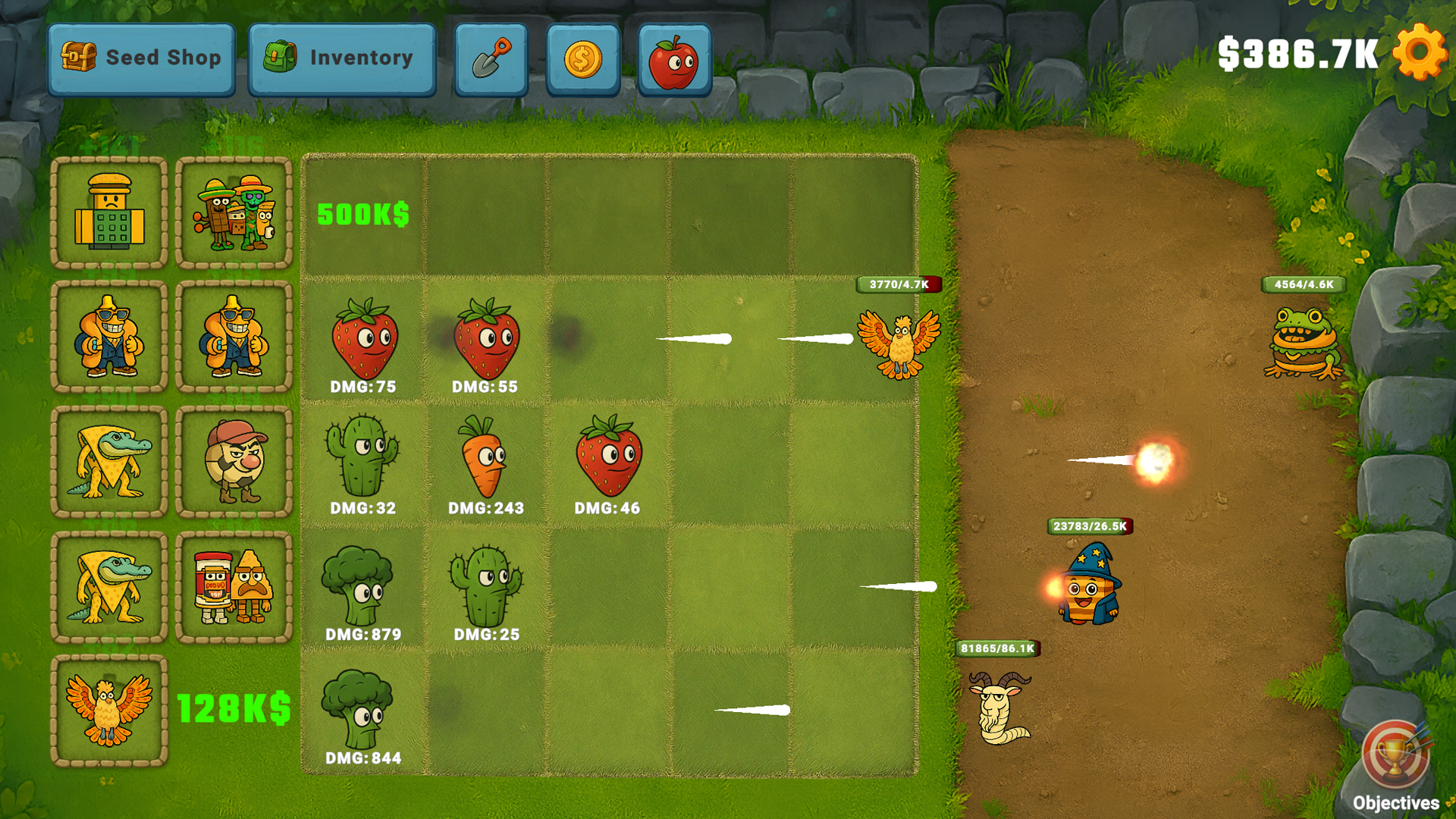Open the Inventory
This screenshot has width=1456, height=819.
342,57
